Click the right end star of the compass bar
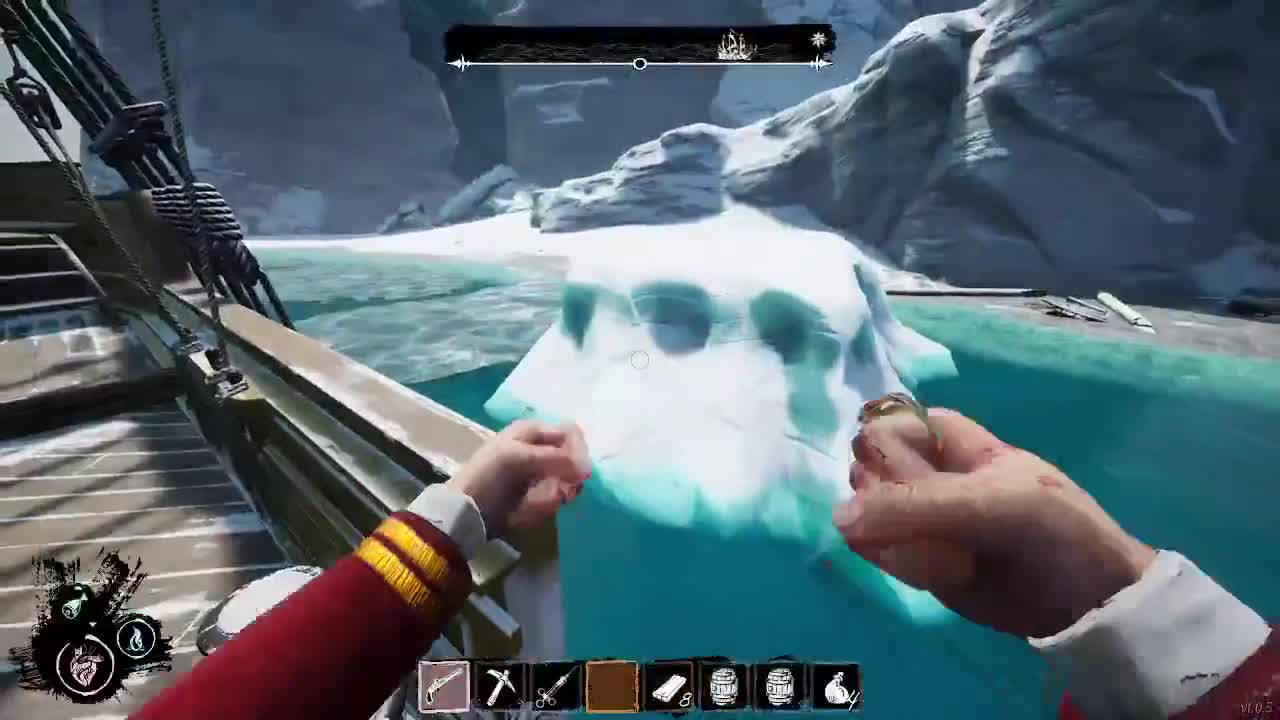Viewport: 1280px width, 720px height. [819, 64]
